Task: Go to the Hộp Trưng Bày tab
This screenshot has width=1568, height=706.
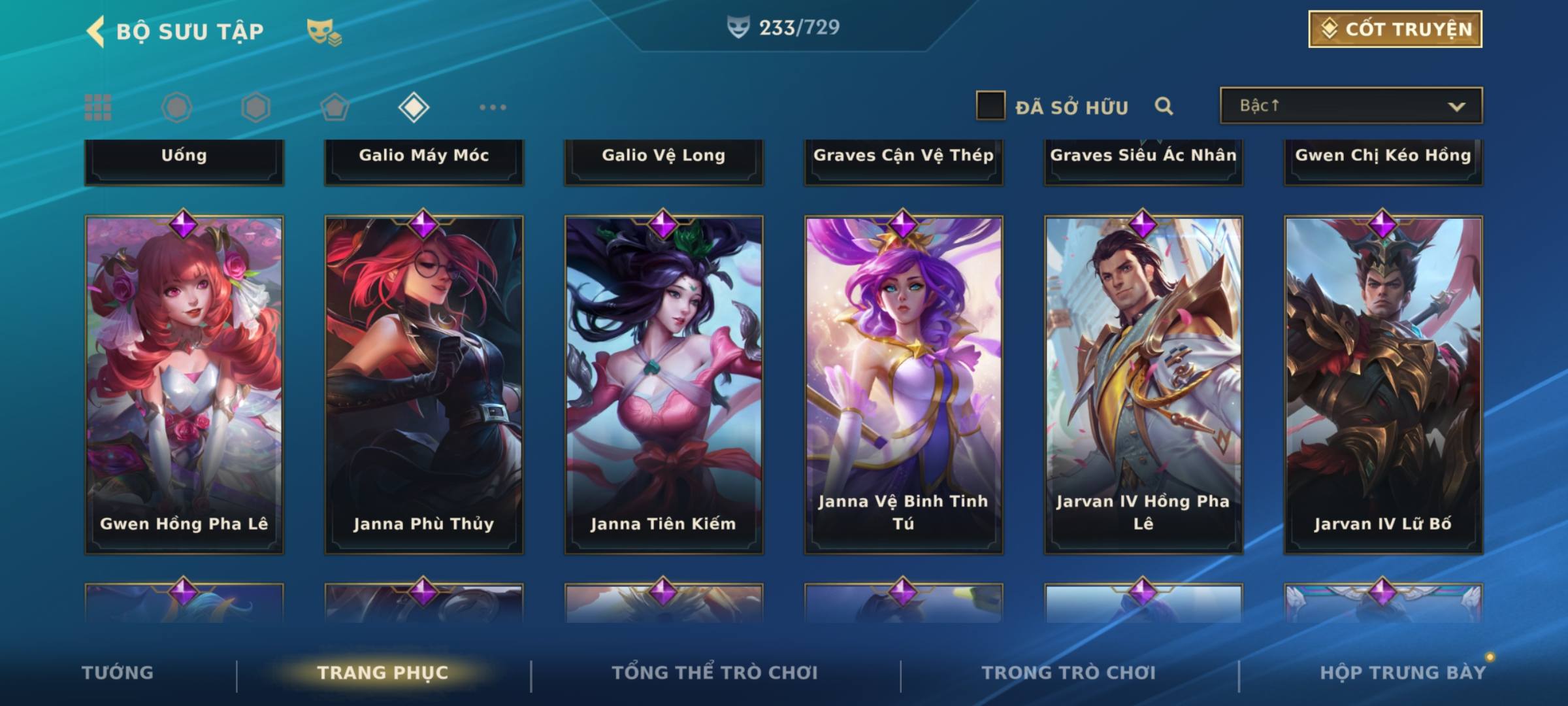Action: click(1403, 673)
